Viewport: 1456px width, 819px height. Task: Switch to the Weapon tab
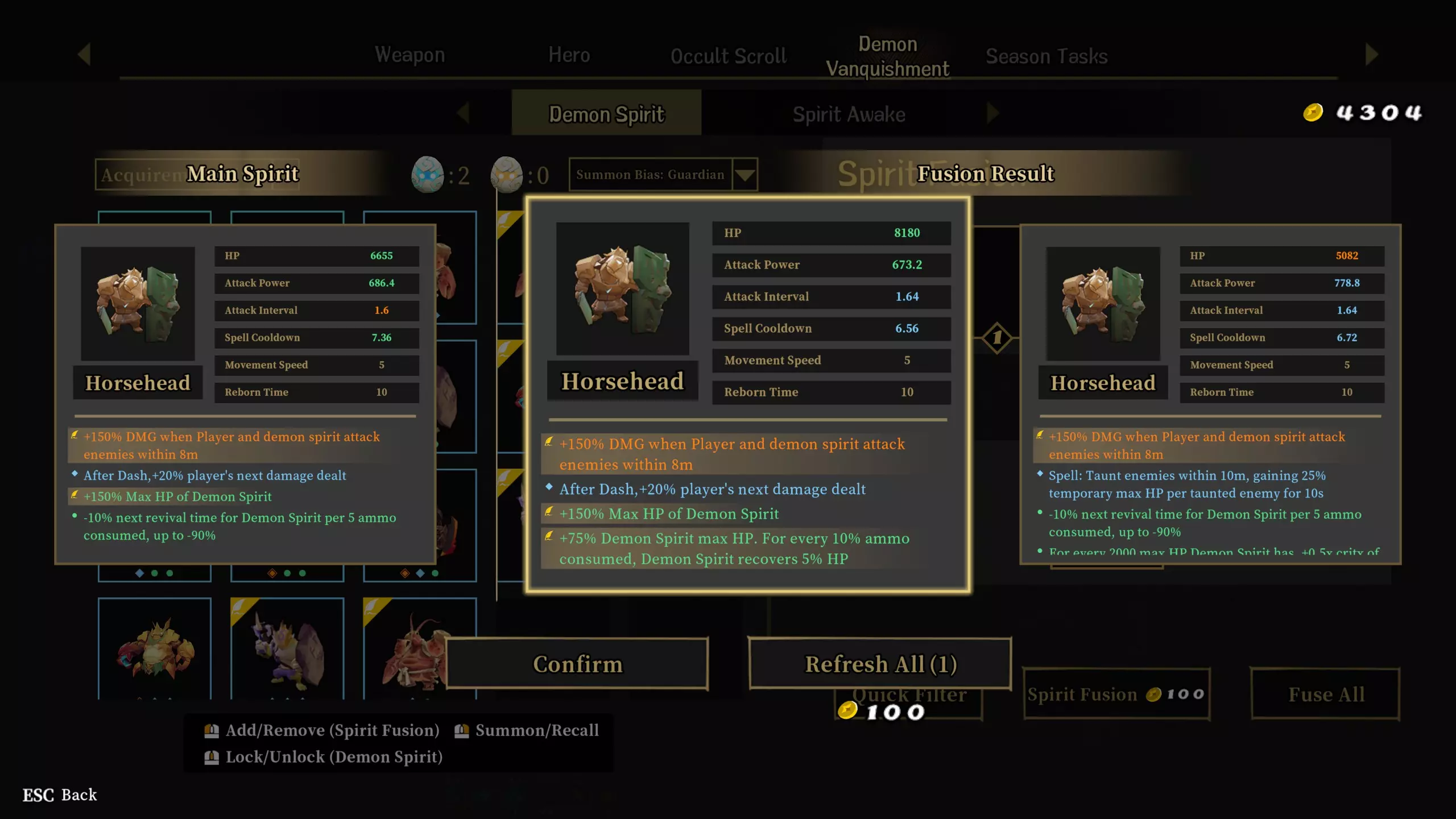pyautogui.click(x=409, y=55)
